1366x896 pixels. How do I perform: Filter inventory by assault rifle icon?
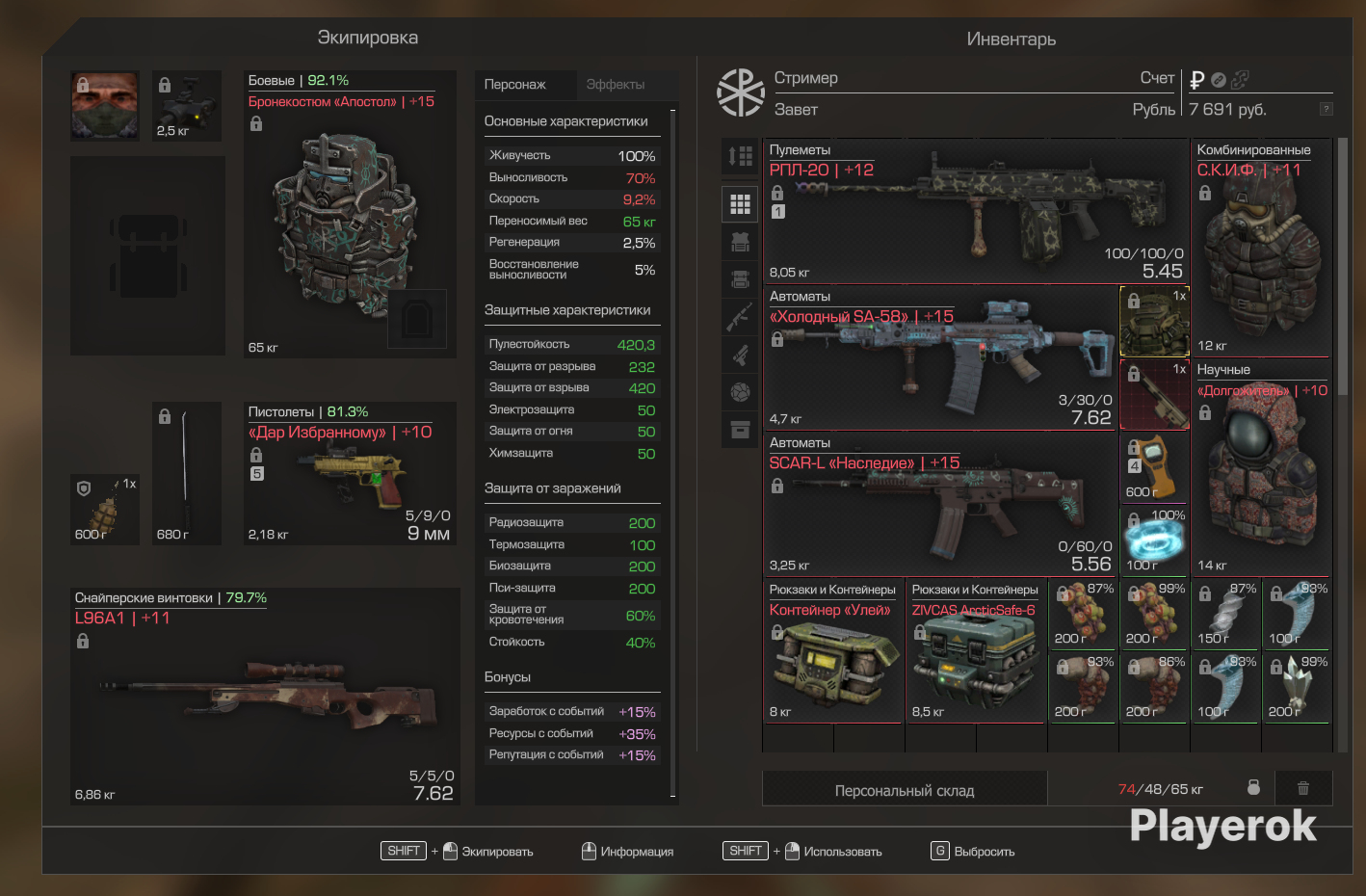coord(740,316)
